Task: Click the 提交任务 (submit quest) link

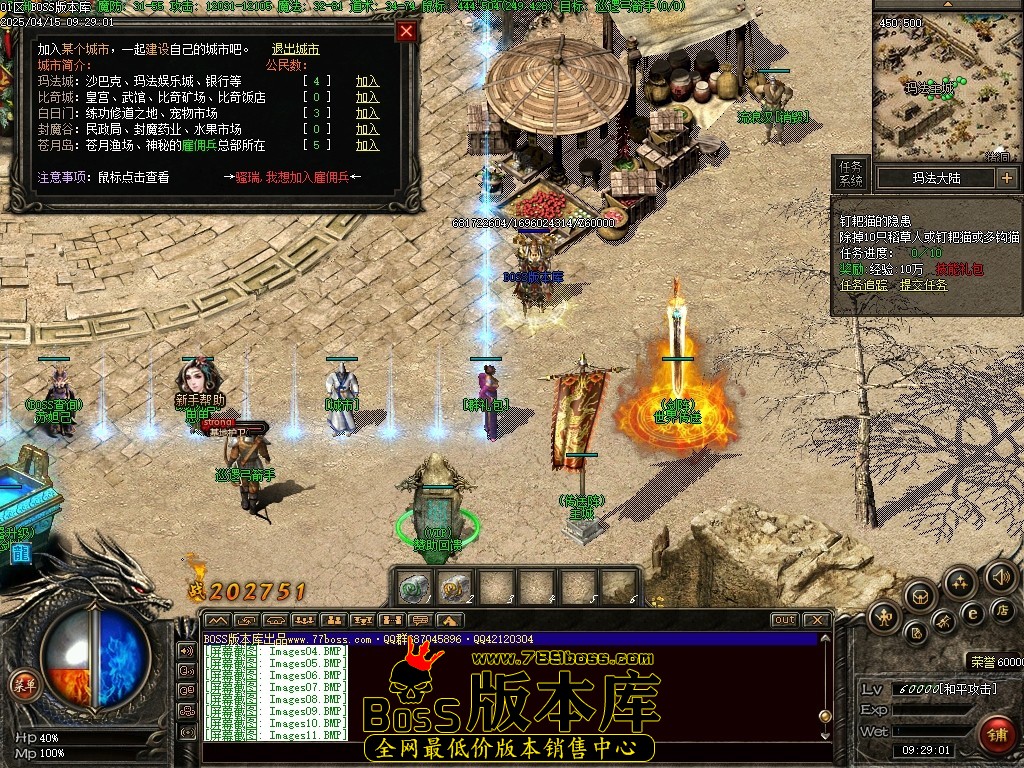Action: [923, 285]
